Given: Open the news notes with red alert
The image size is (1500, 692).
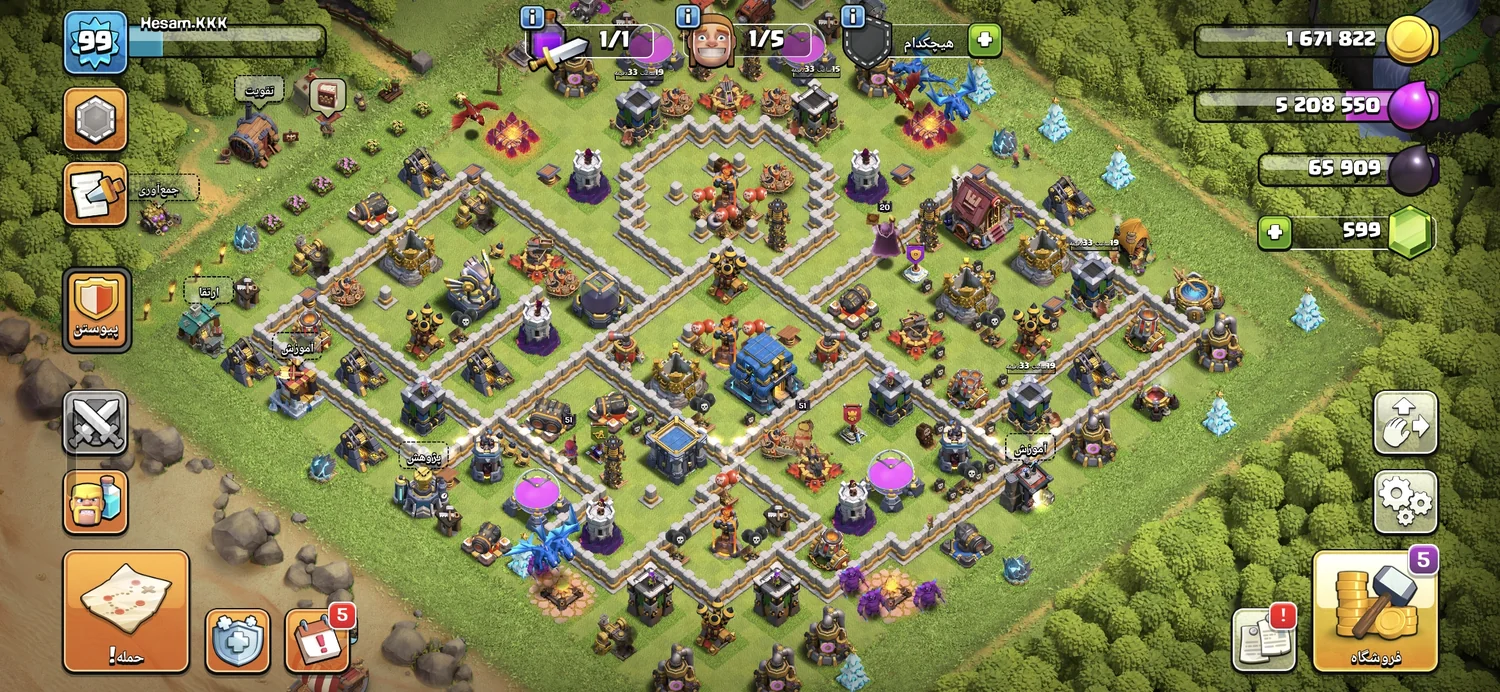Looking at the screenshot, I should (x=1264, y=637).
